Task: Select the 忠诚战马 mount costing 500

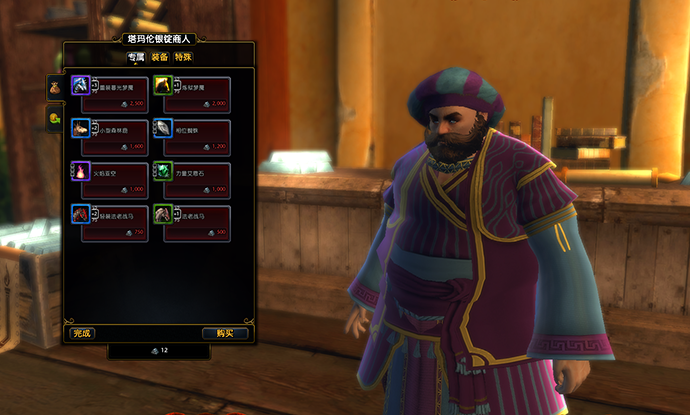Action: point(191,222)
